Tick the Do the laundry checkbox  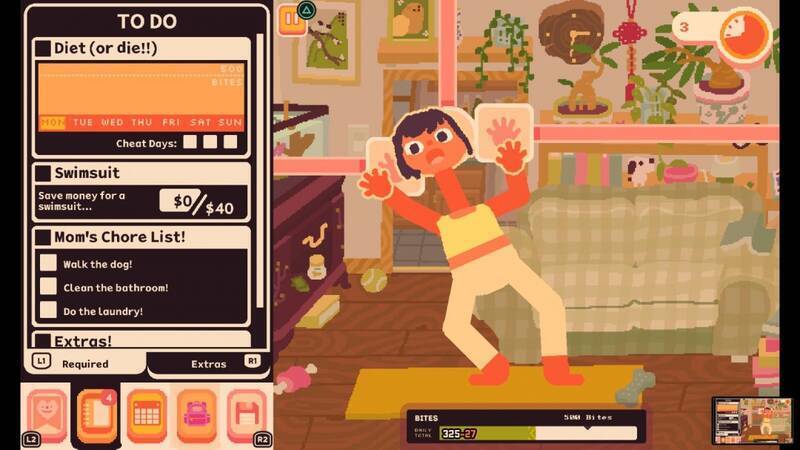pyautogui.click(x=48, y=311)
